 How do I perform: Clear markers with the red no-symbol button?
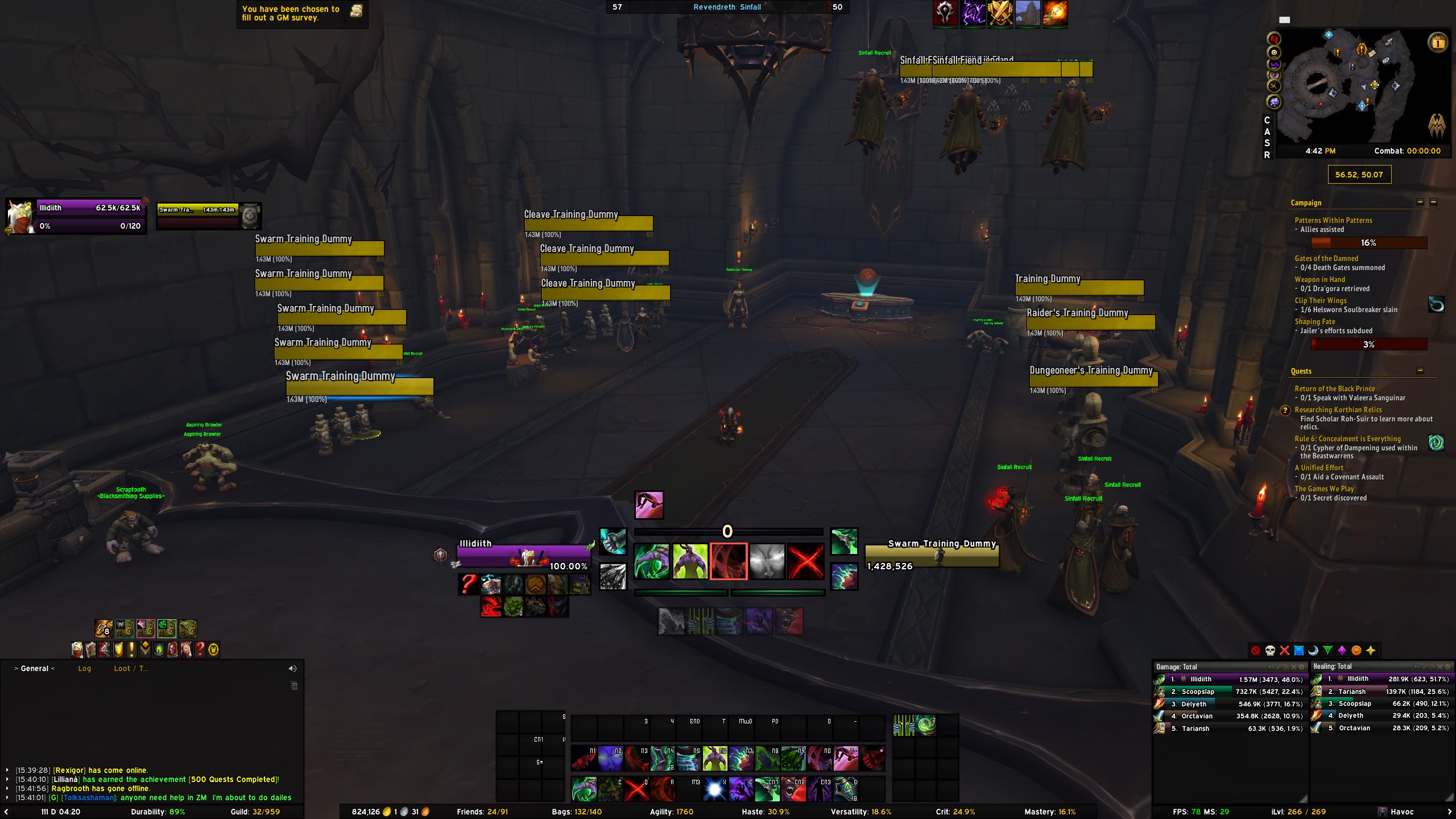pyautogui.click(x=1256, y=651)
